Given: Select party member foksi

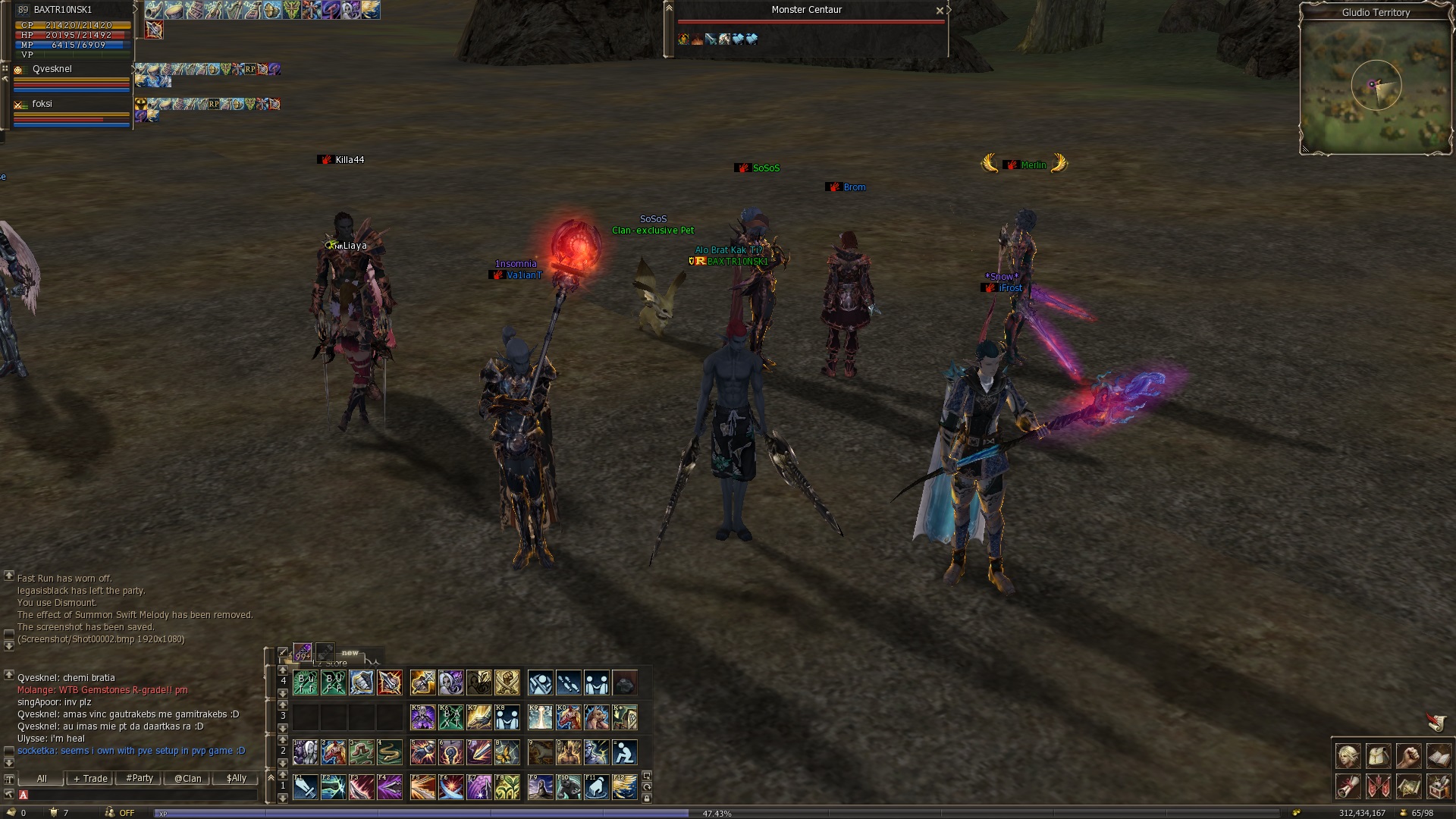Looking at the screenshot, I should click(x=42, y=104).
